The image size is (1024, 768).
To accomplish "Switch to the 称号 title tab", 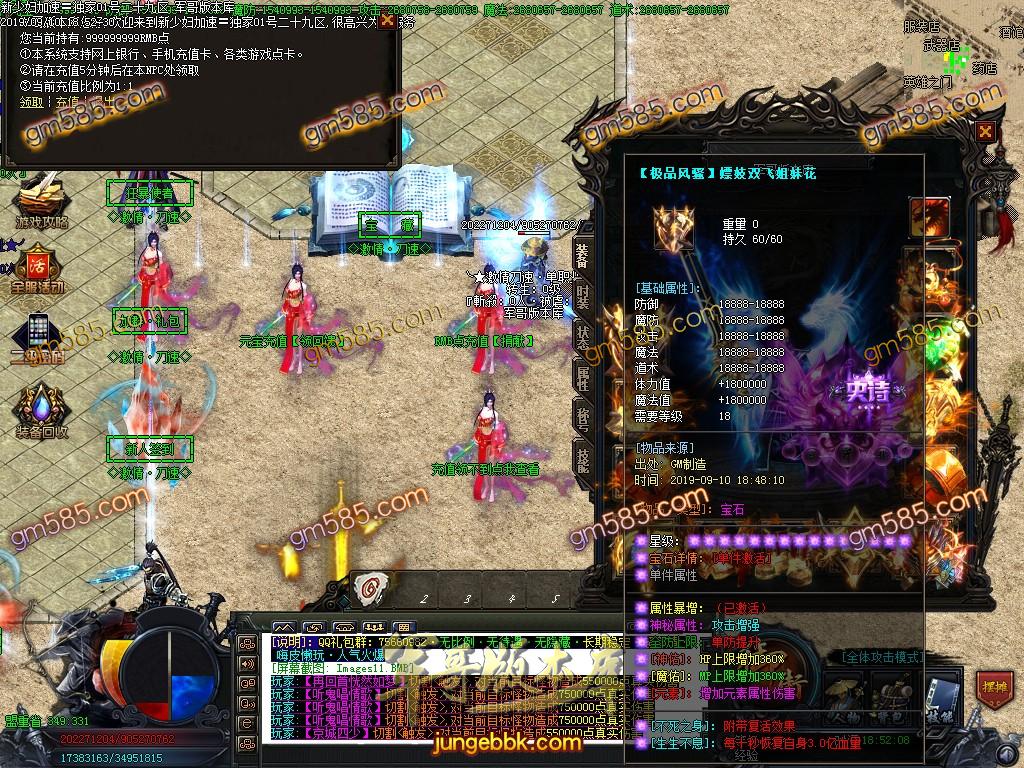I will coord(583,417).
